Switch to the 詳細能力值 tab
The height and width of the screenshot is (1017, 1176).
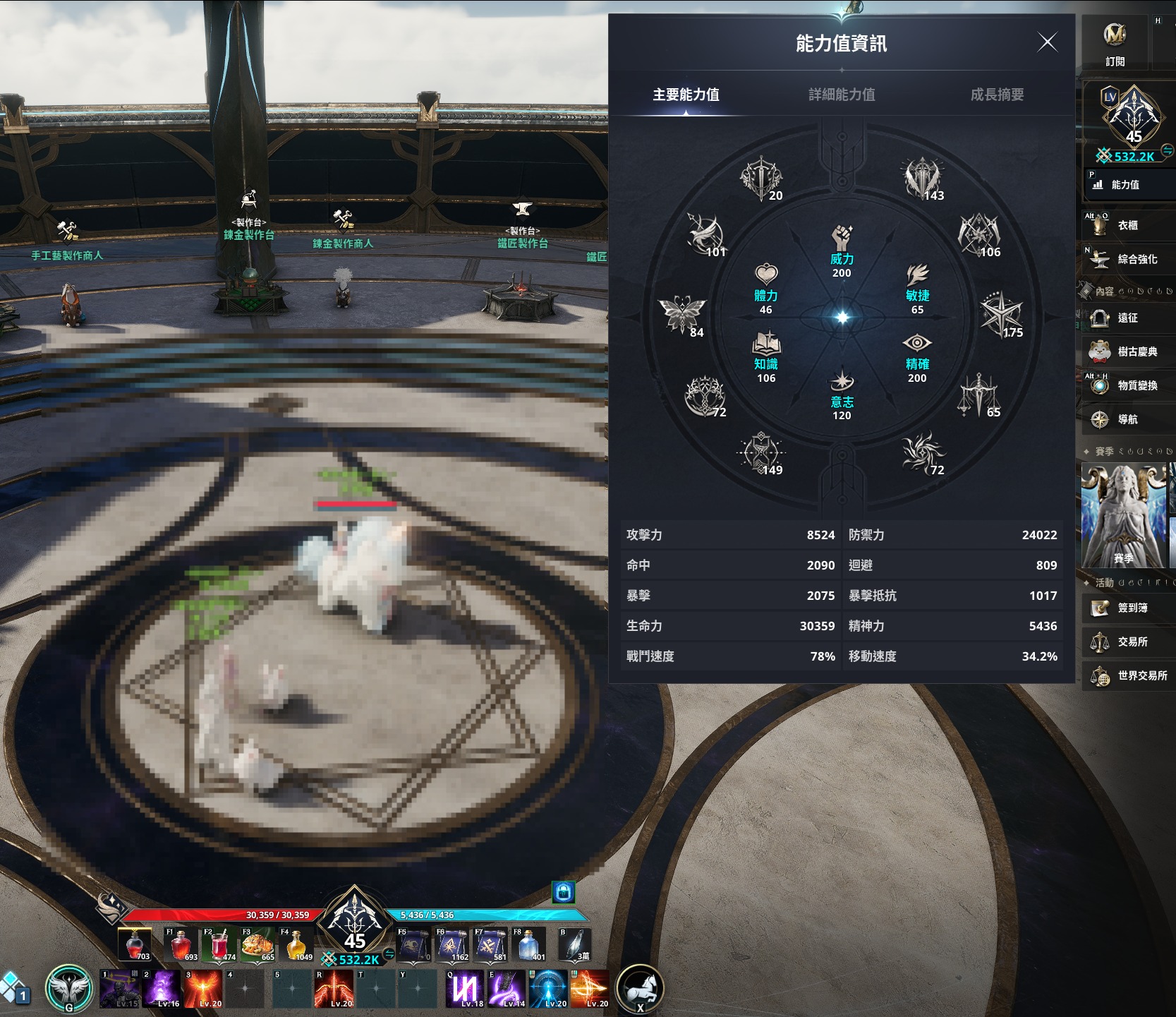click(842, 95)
